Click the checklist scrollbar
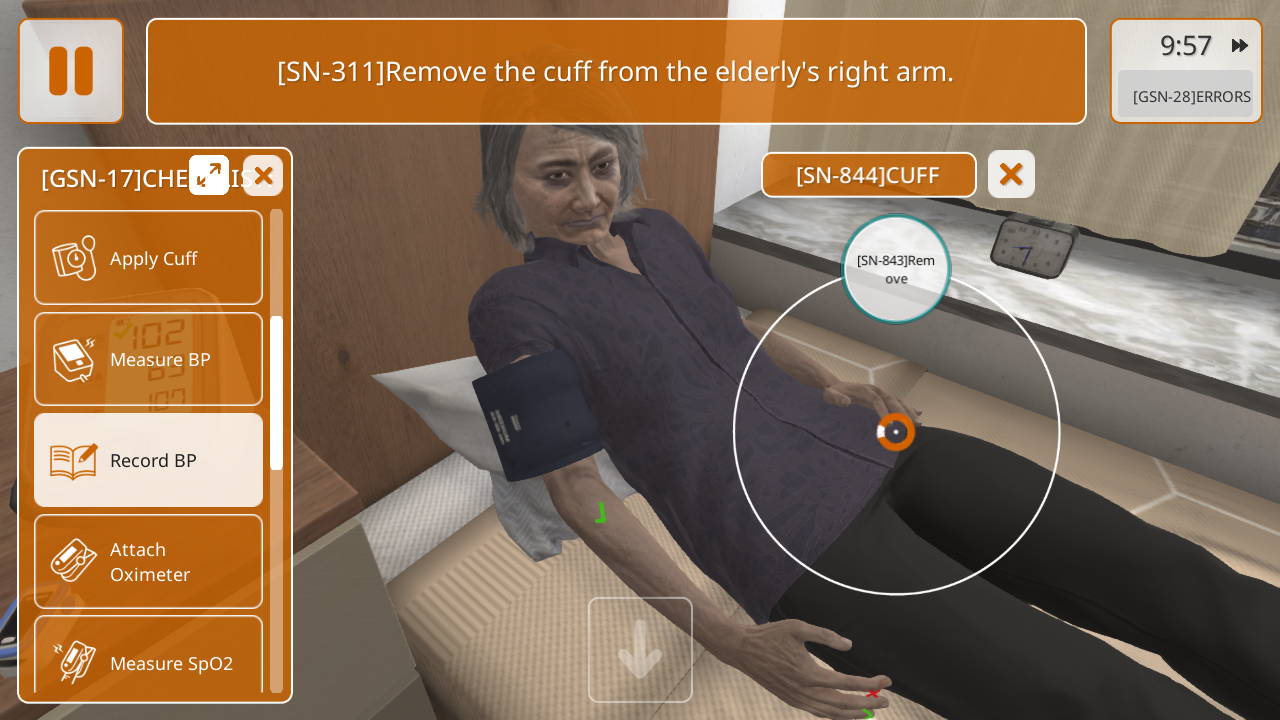The image size is (1280, 720). [276, 392]
